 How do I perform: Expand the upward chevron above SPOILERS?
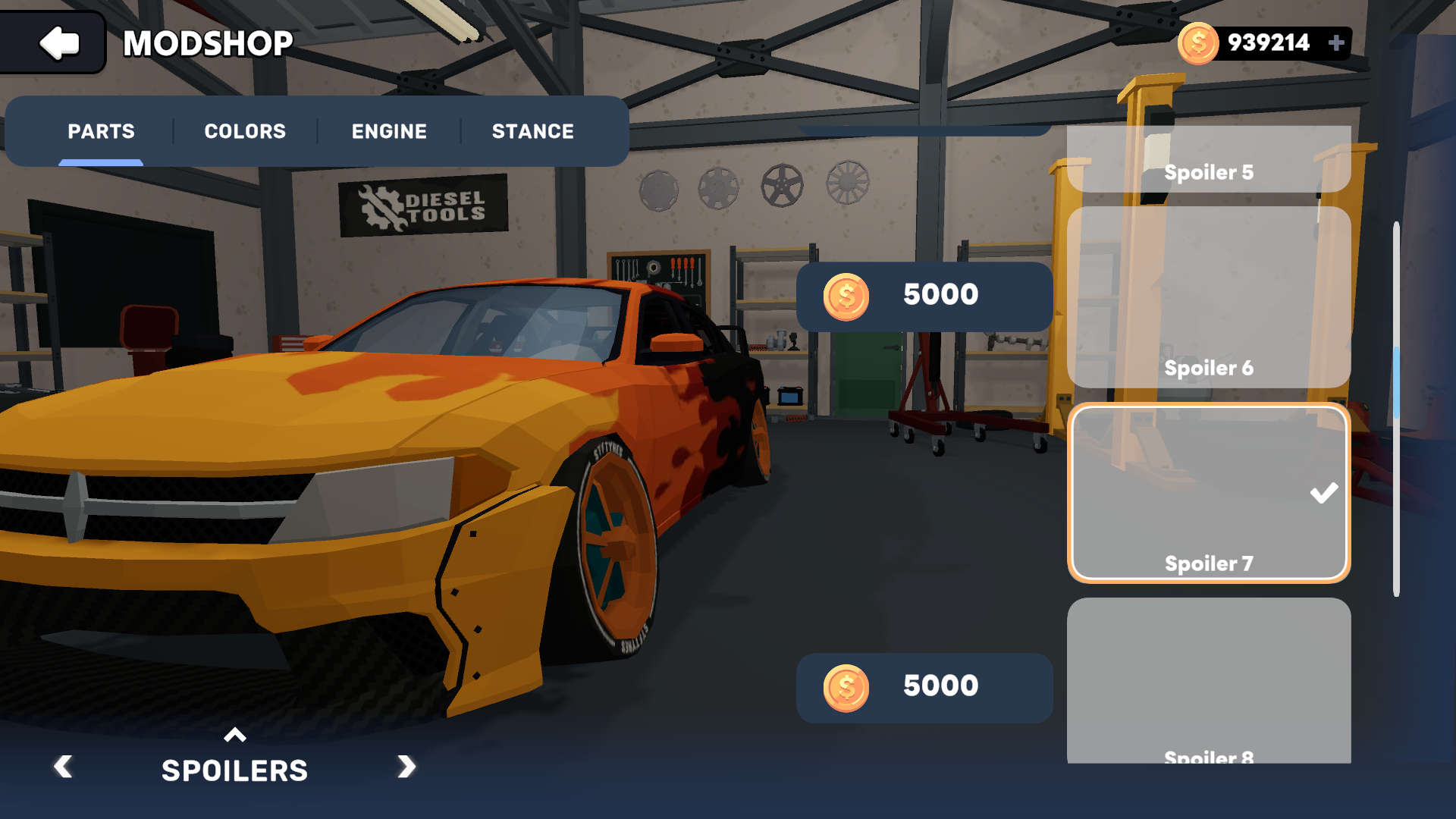(x=235, y=736)
